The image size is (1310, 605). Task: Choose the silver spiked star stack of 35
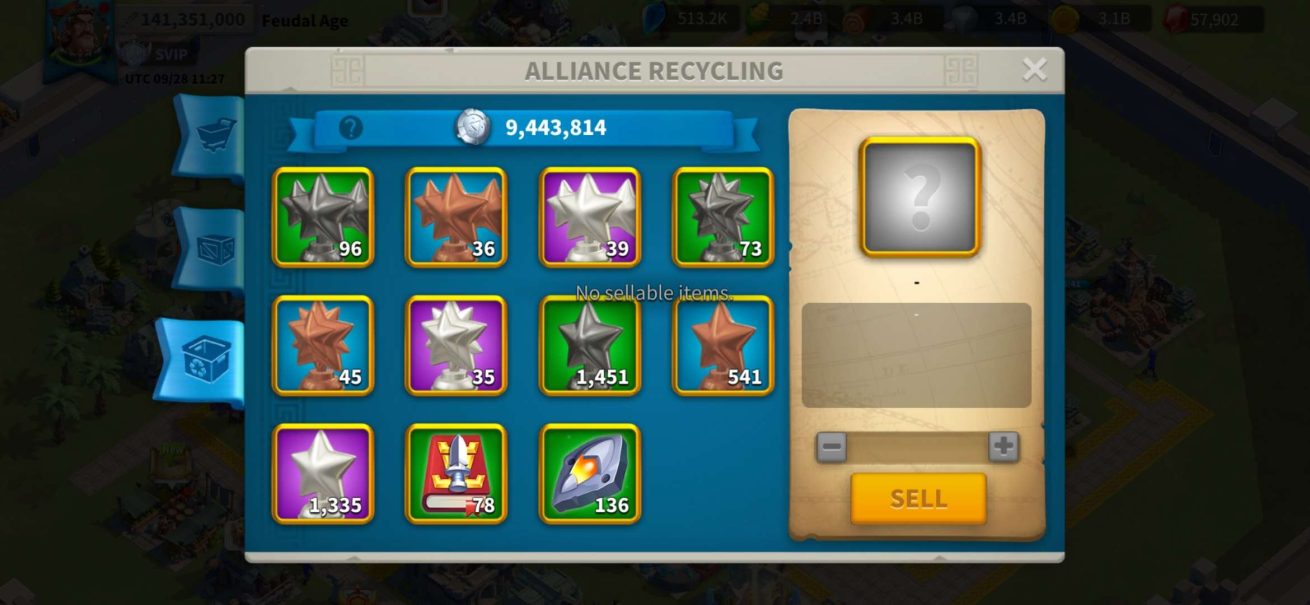point(456,345)
